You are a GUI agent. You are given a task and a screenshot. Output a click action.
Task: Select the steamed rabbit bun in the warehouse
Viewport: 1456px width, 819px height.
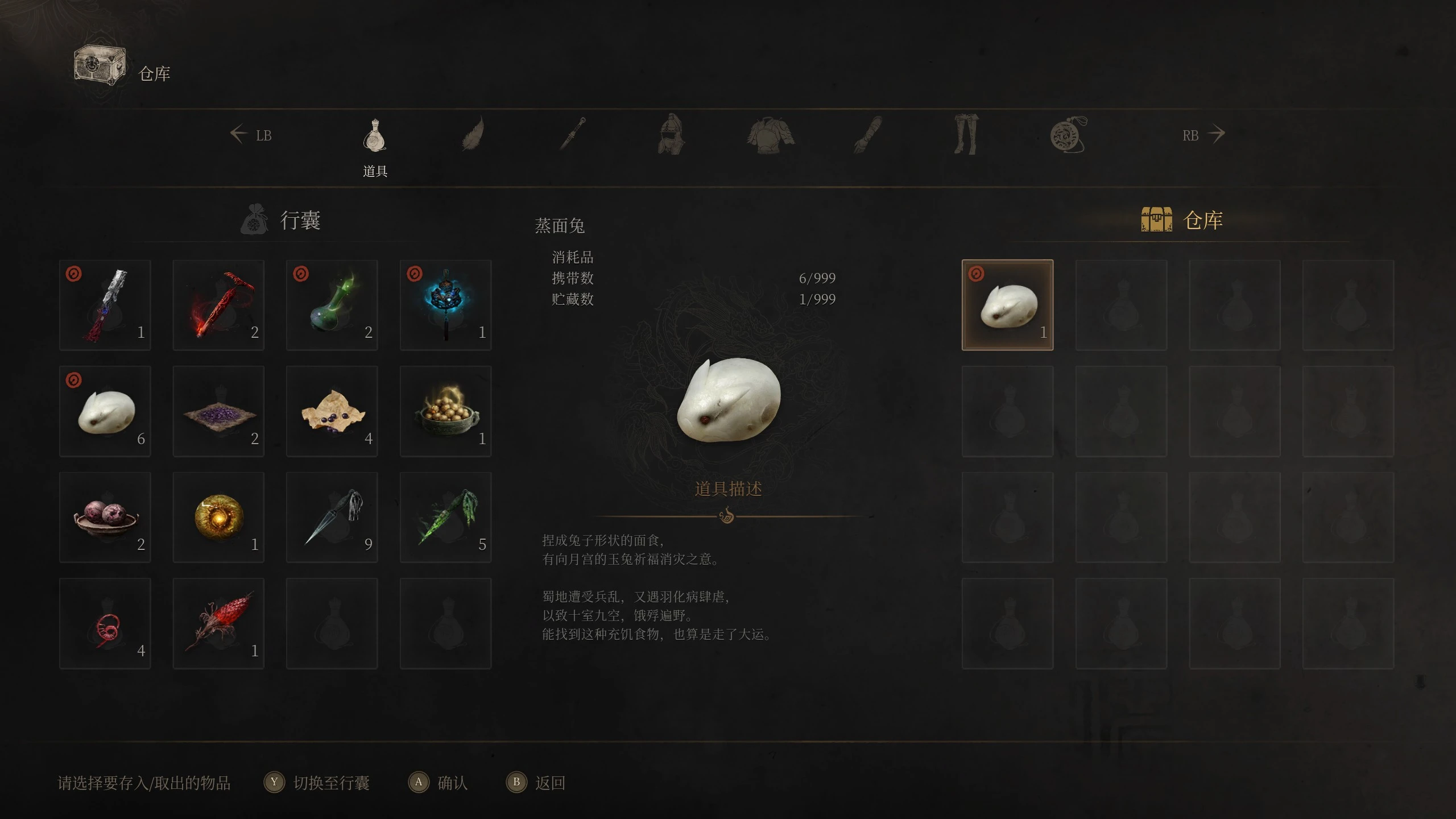pos(1007,305)
